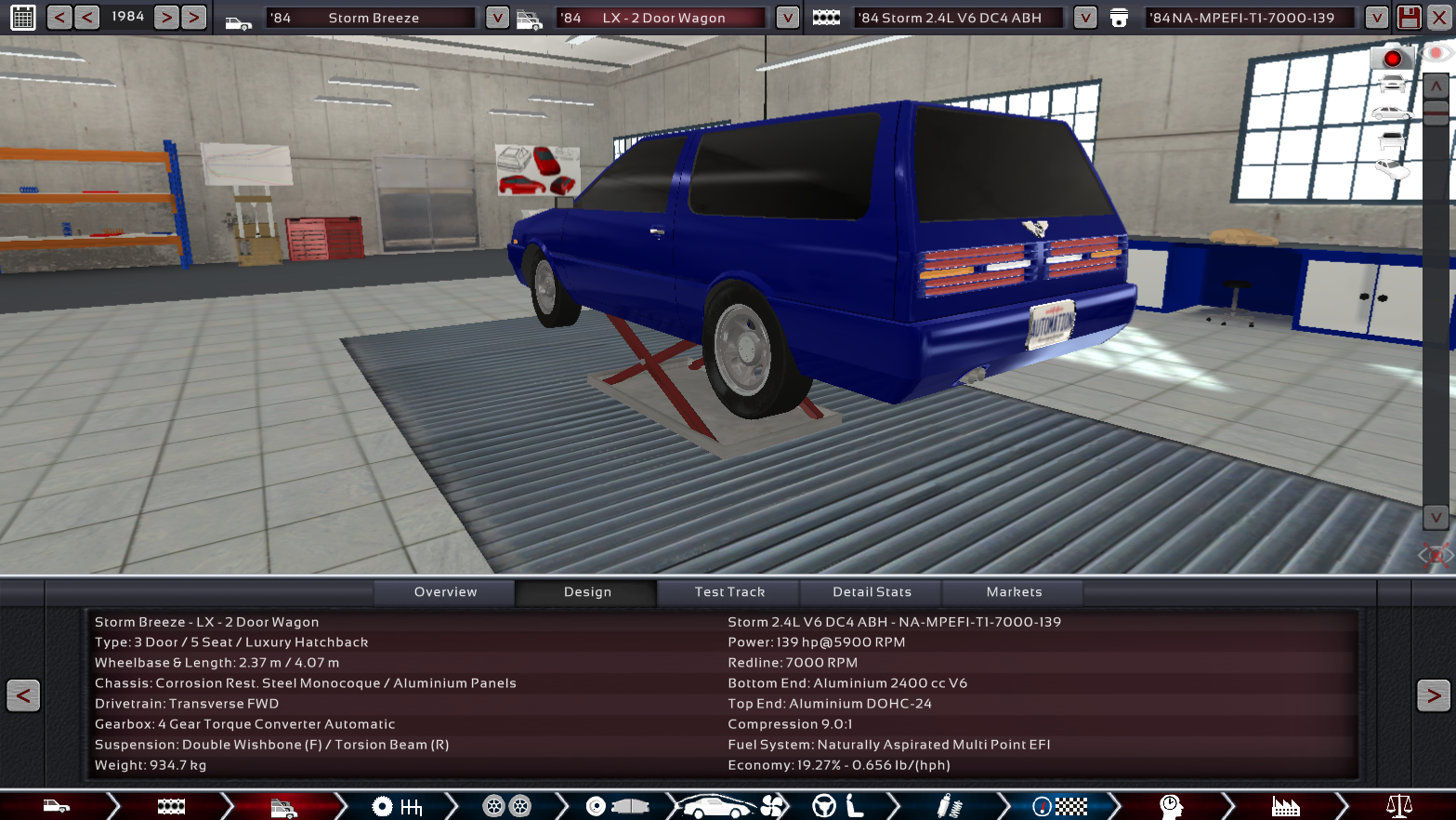The width and height of the screenshot is (1456, 820).
Task: Switch to the side car view
Action: point(1391,113)
